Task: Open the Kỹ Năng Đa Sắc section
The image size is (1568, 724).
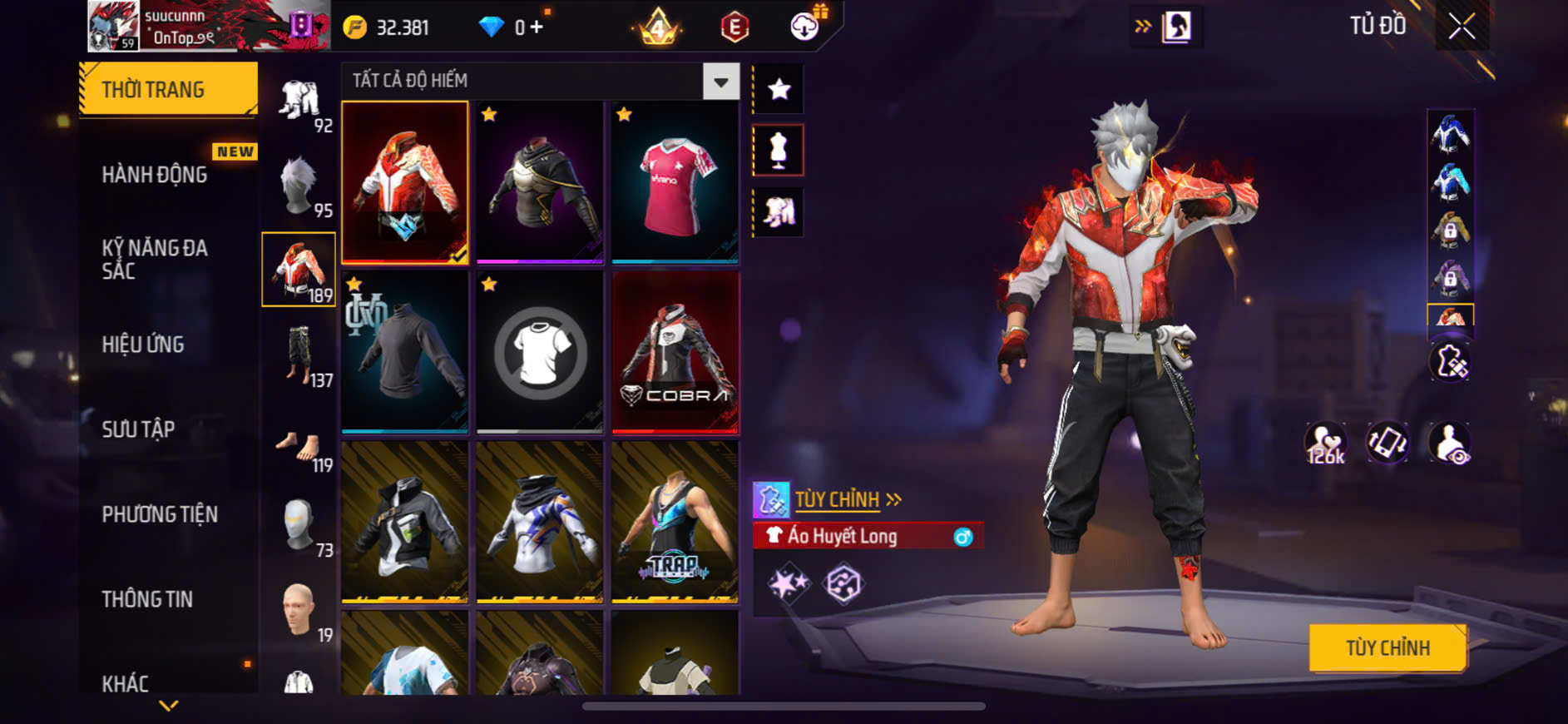Action: (x=155, y=259)
